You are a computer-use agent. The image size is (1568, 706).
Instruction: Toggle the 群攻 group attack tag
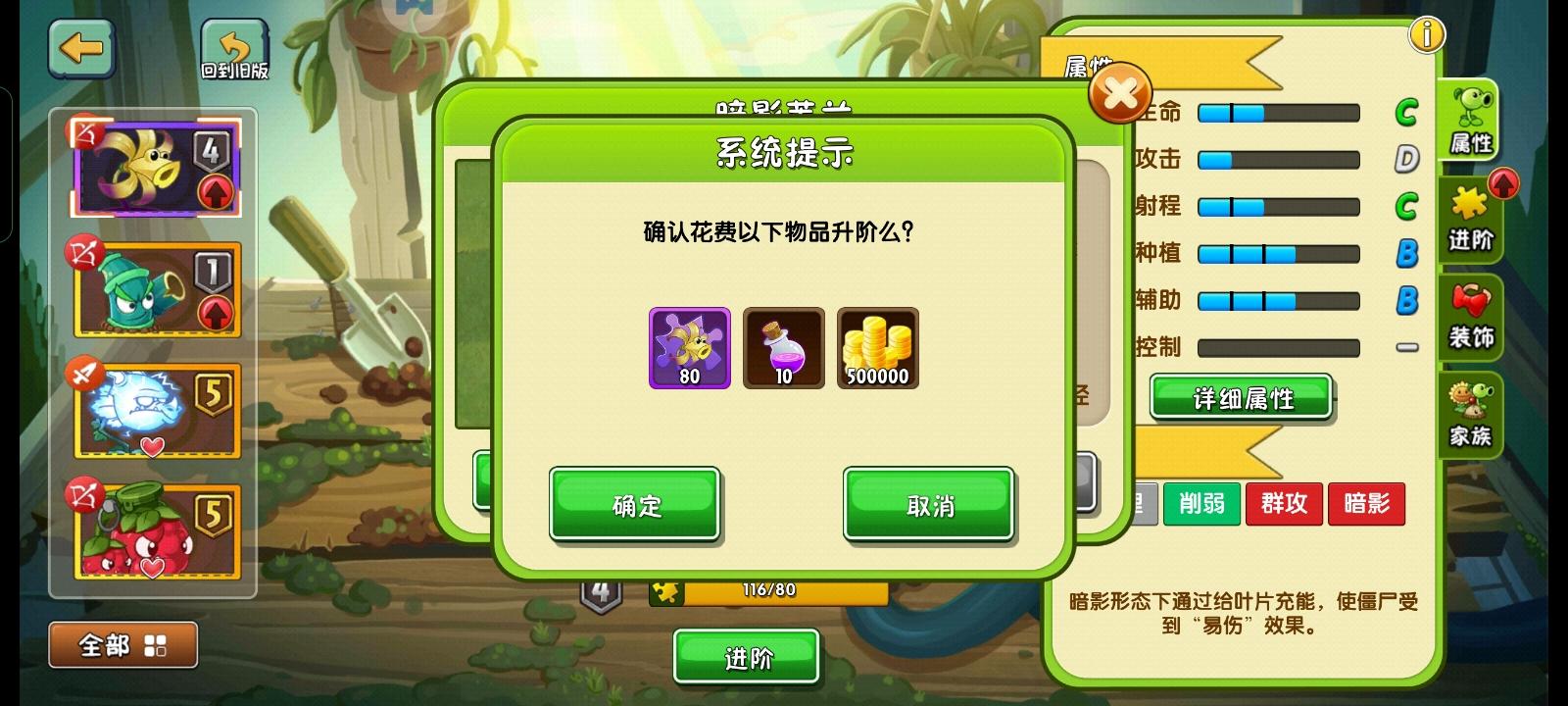[x=1284, y=503]
